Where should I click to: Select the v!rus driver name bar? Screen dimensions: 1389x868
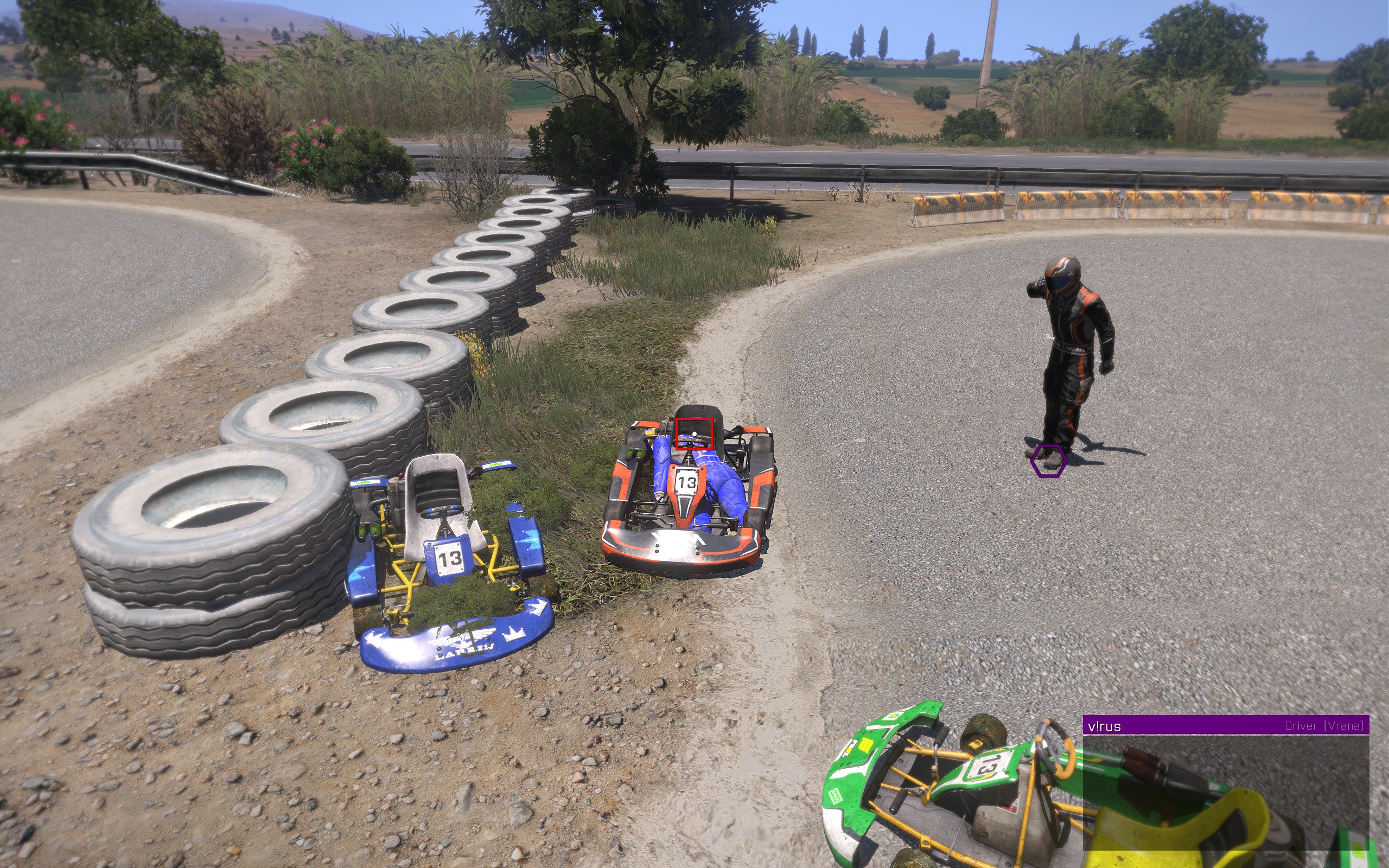(1225, 726)
